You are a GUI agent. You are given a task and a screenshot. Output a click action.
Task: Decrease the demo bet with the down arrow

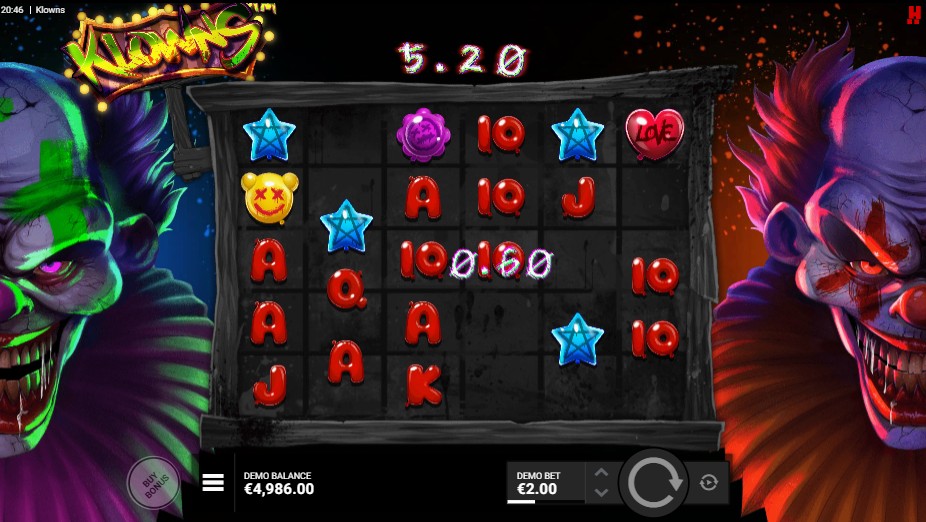(x=600, y=492)
